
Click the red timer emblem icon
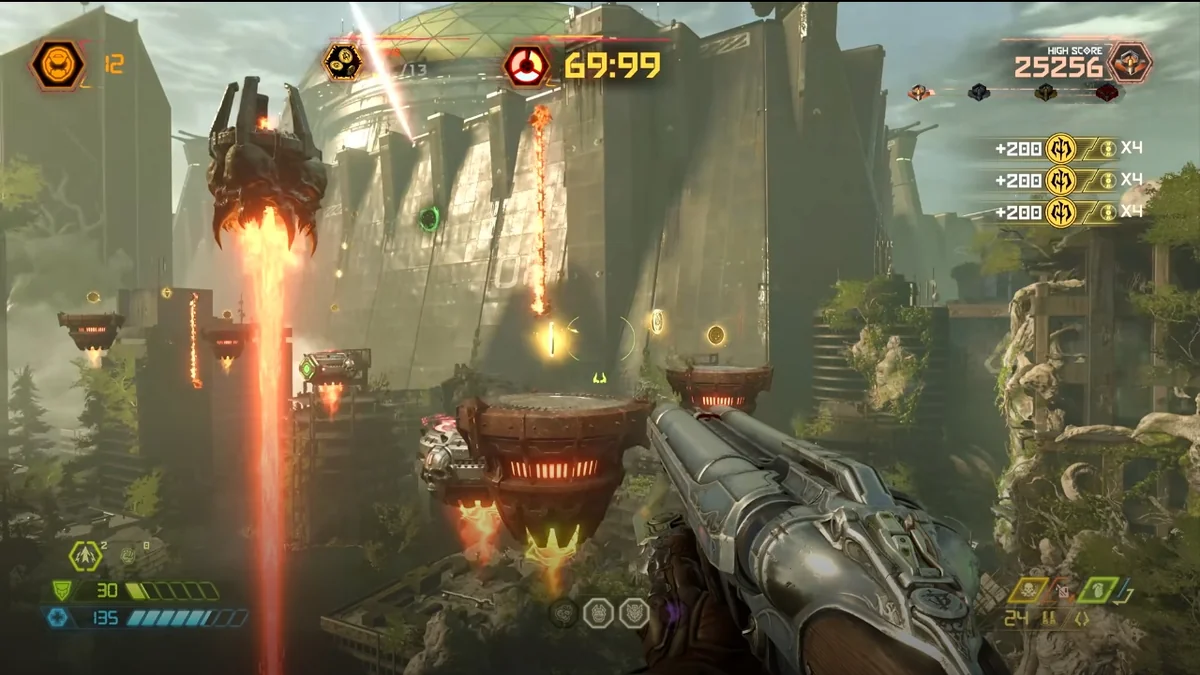click(525, 66)
